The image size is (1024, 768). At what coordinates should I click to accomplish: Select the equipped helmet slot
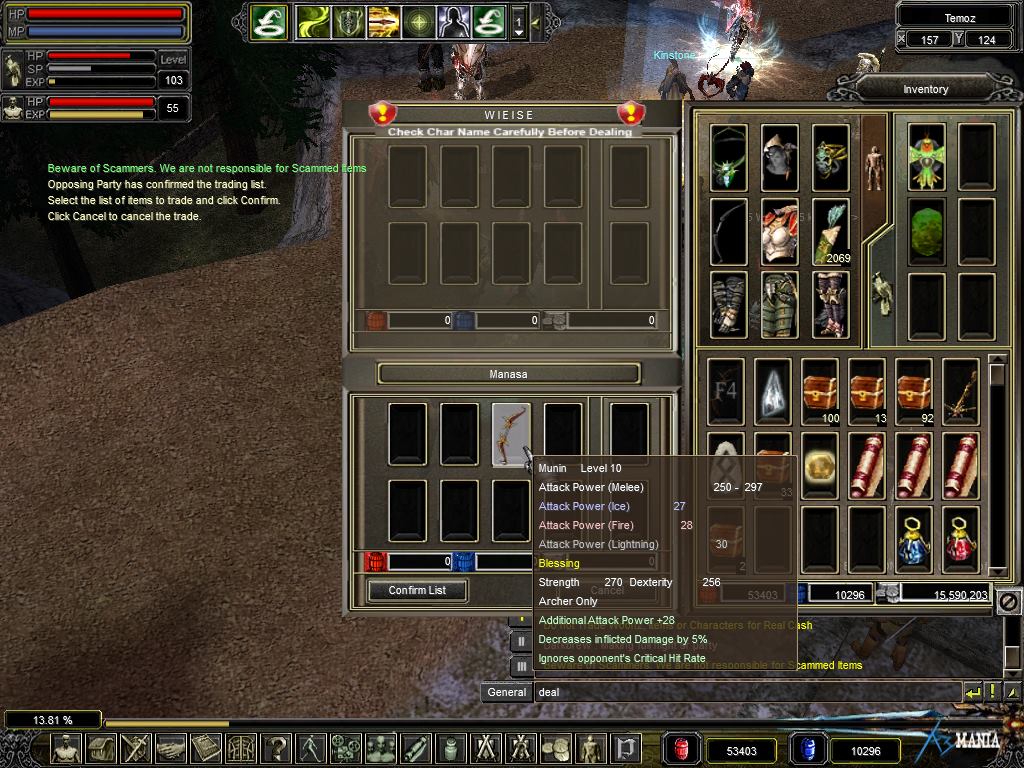click(x=779, y=156)
